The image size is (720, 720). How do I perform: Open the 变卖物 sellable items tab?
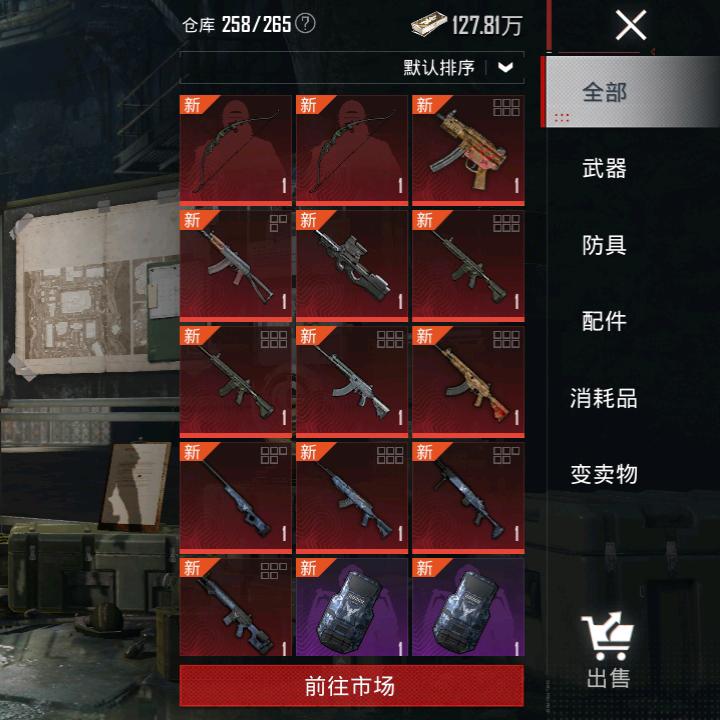pos(604,474)
